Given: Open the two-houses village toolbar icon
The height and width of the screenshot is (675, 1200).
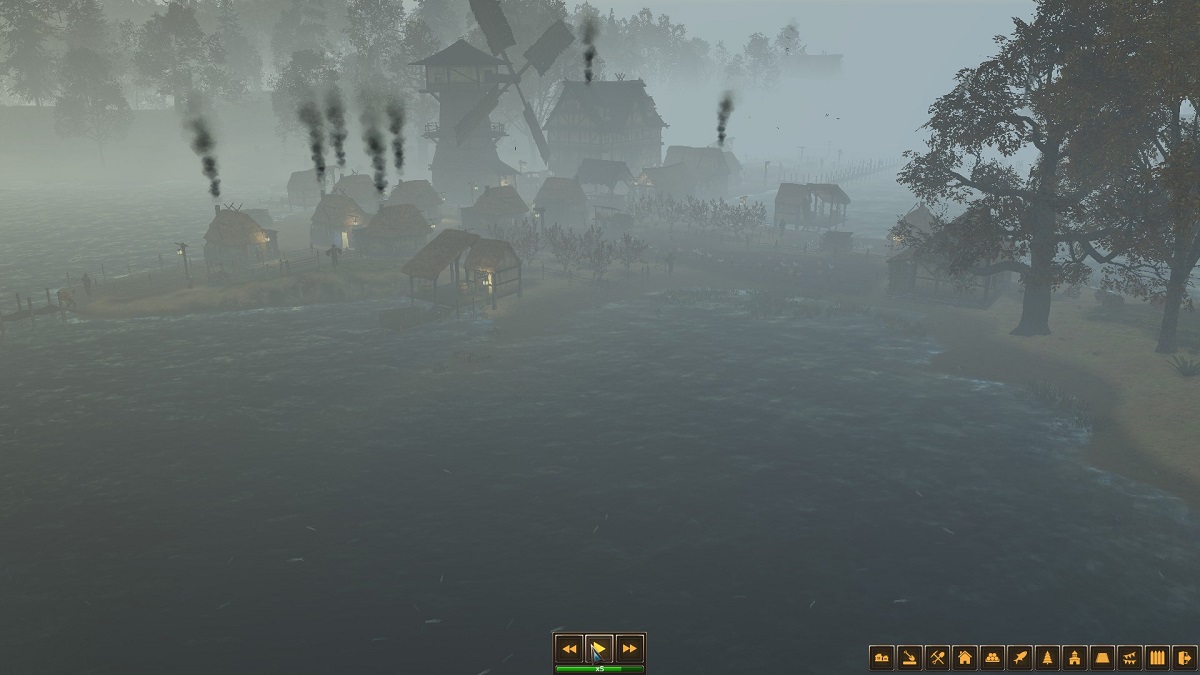Looking at the screenshot, I should click(x=881, y=657).
